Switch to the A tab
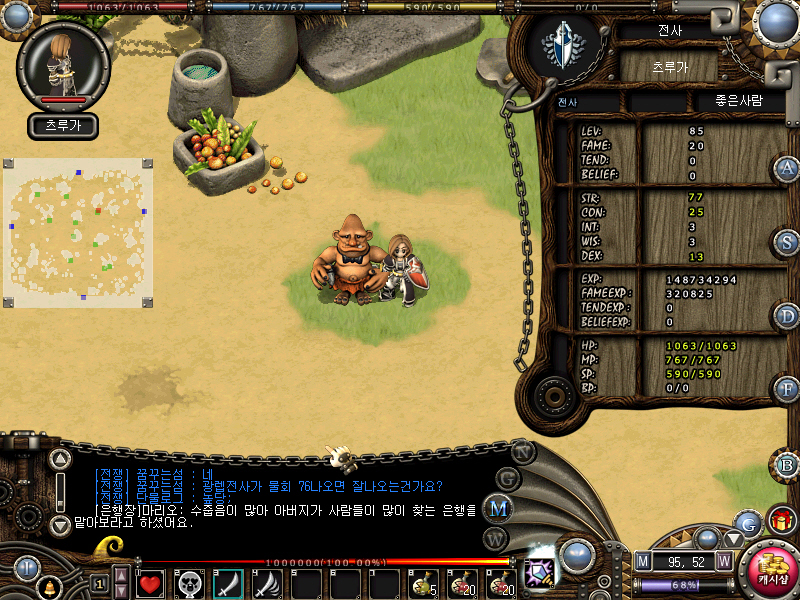 click(x=787, y=168)
